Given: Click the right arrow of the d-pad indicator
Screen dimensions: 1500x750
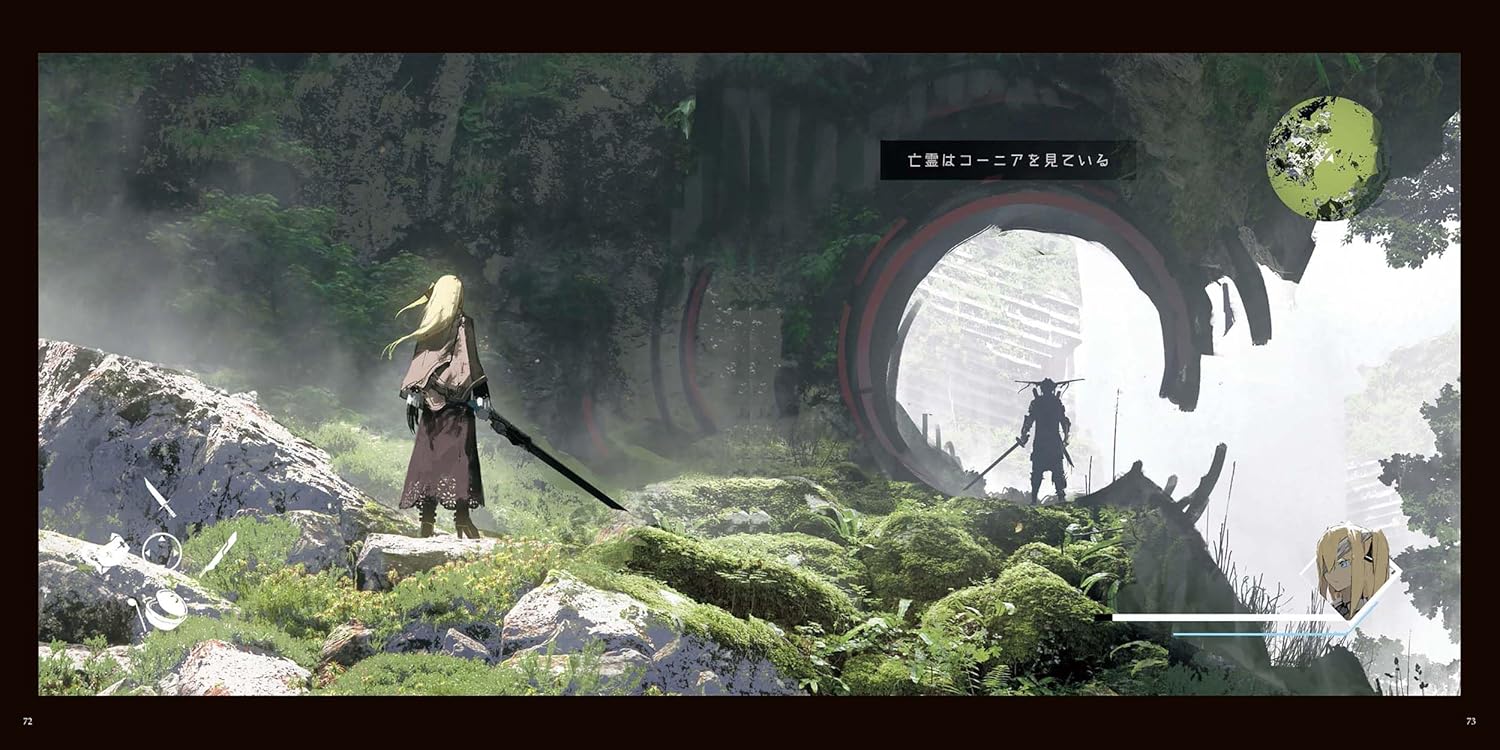Looking at the screenshot, I should tap(178, 551).
